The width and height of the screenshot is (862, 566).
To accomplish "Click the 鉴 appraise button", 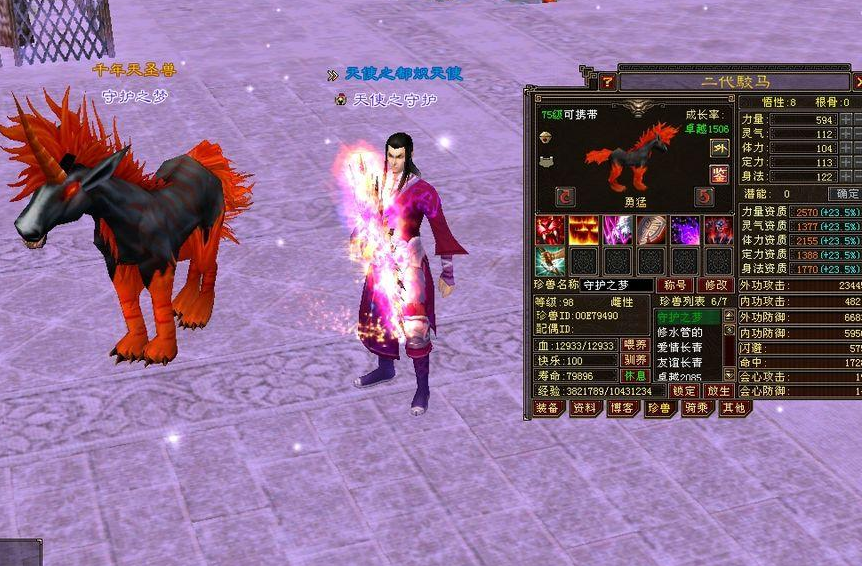I will (x=719, y=174).
